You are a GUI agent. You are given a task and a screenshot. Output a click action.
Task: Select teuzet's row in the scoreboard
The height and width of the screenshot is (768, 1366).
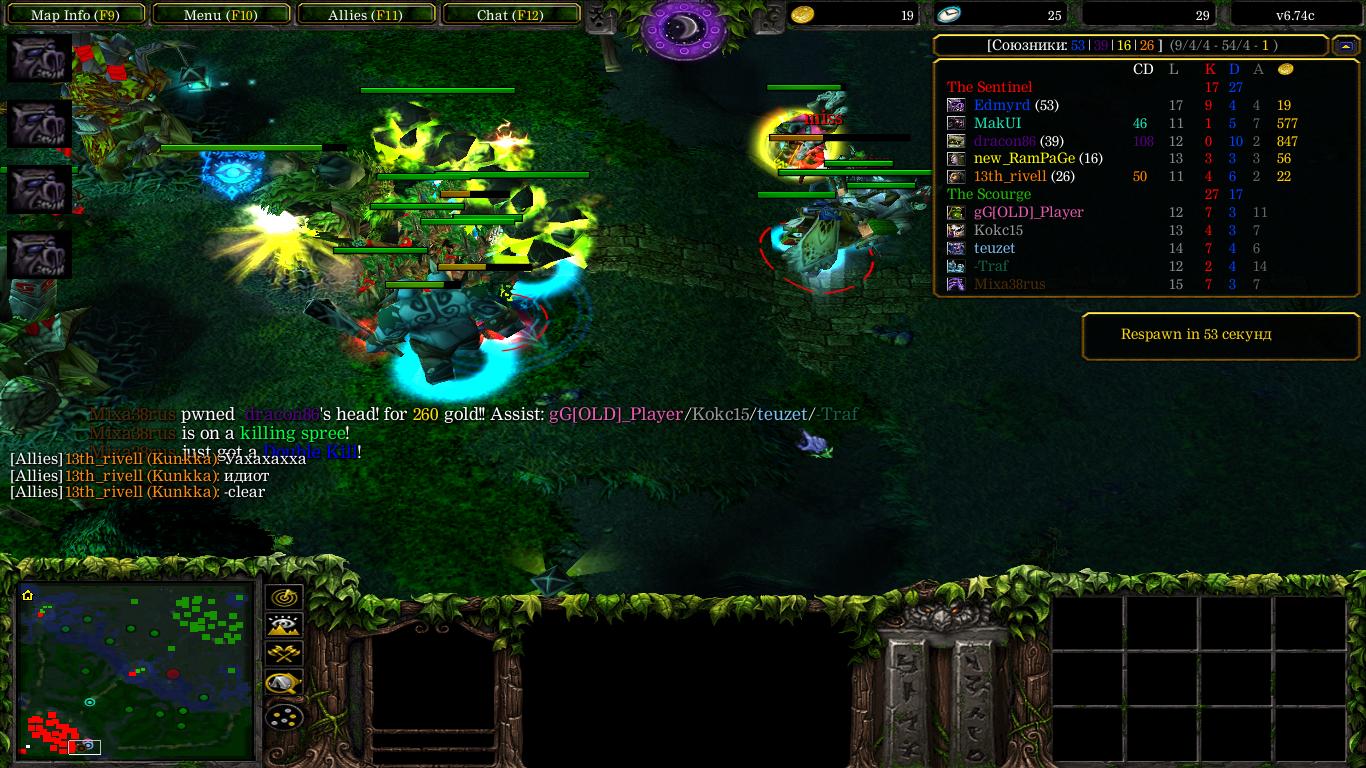pos(994,249)
